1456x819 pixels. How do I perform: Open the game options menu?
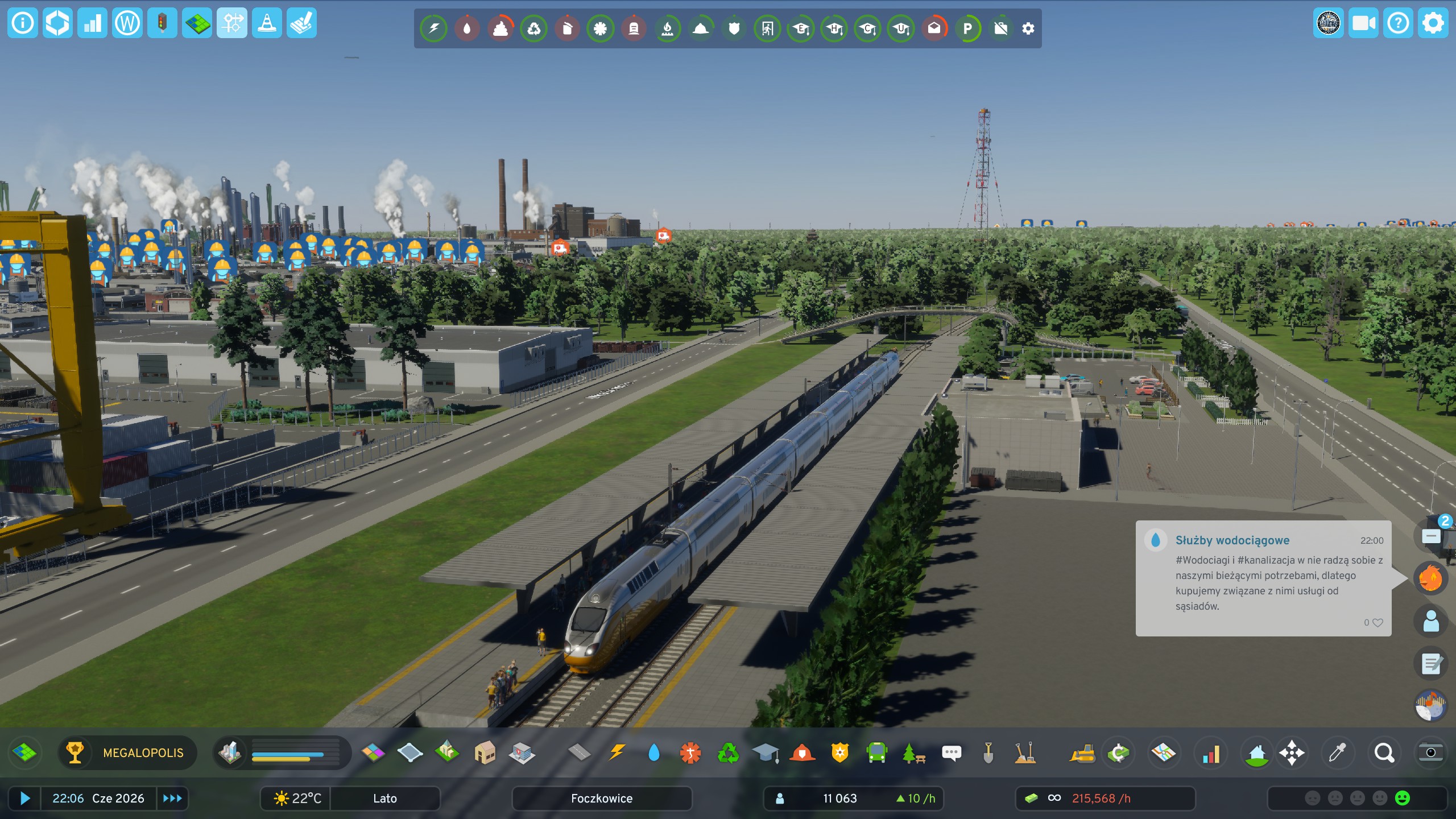point(1432,23)
